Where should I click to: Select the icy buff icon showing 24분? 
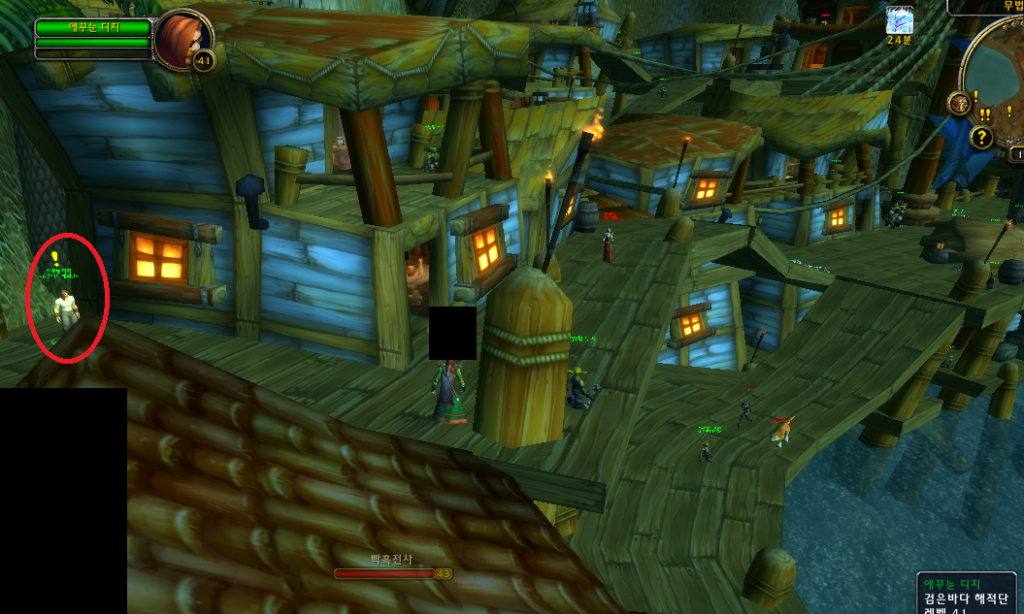900,20
